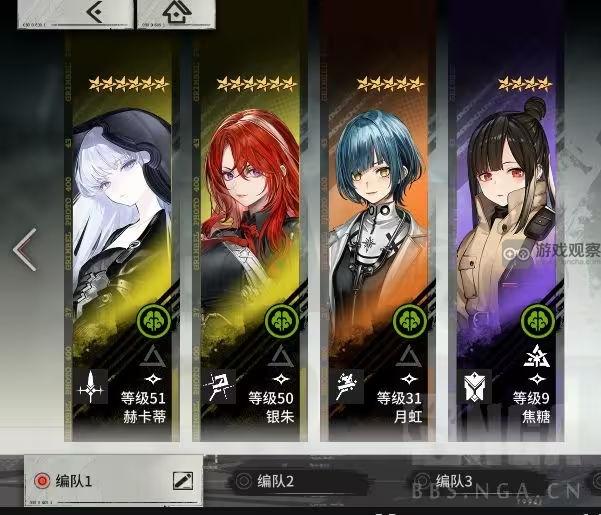Viewport: 601px width, 515px height.
Task: Edit the 编队1 squad name
Action: coord(182,480)
